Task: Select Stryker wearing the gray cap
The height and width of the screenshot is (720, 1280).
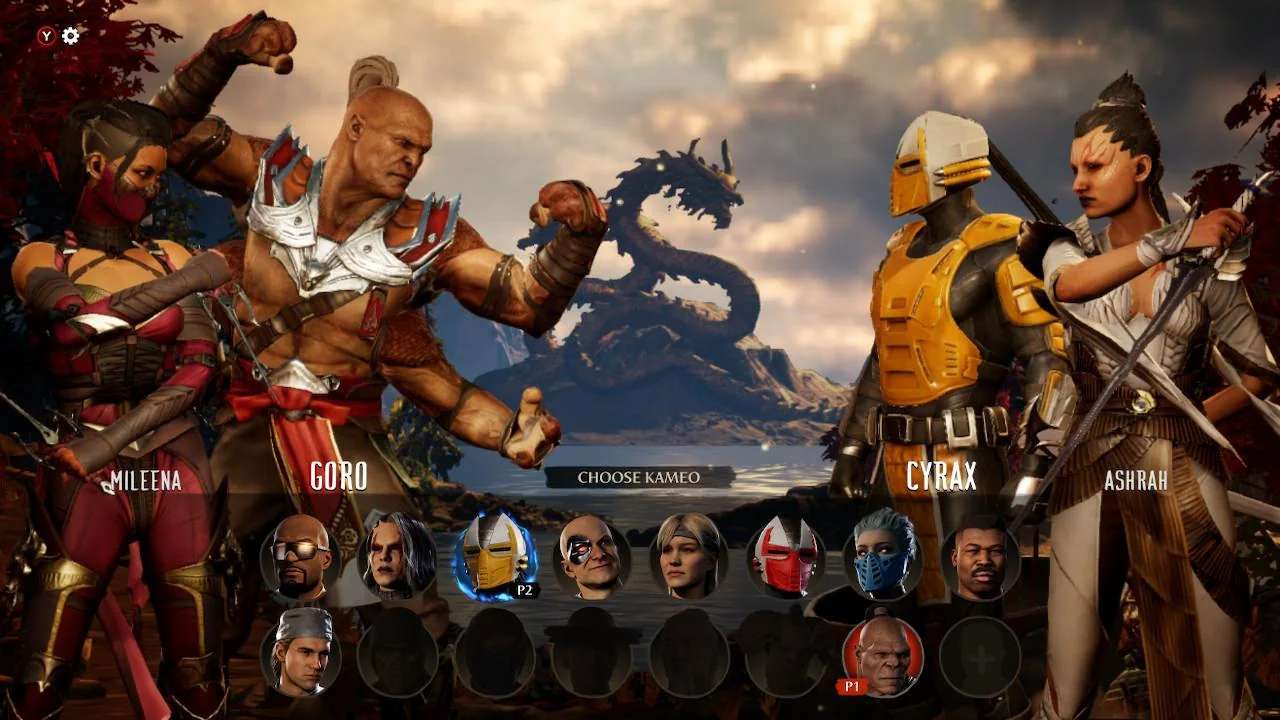Action: click(300, 656)
